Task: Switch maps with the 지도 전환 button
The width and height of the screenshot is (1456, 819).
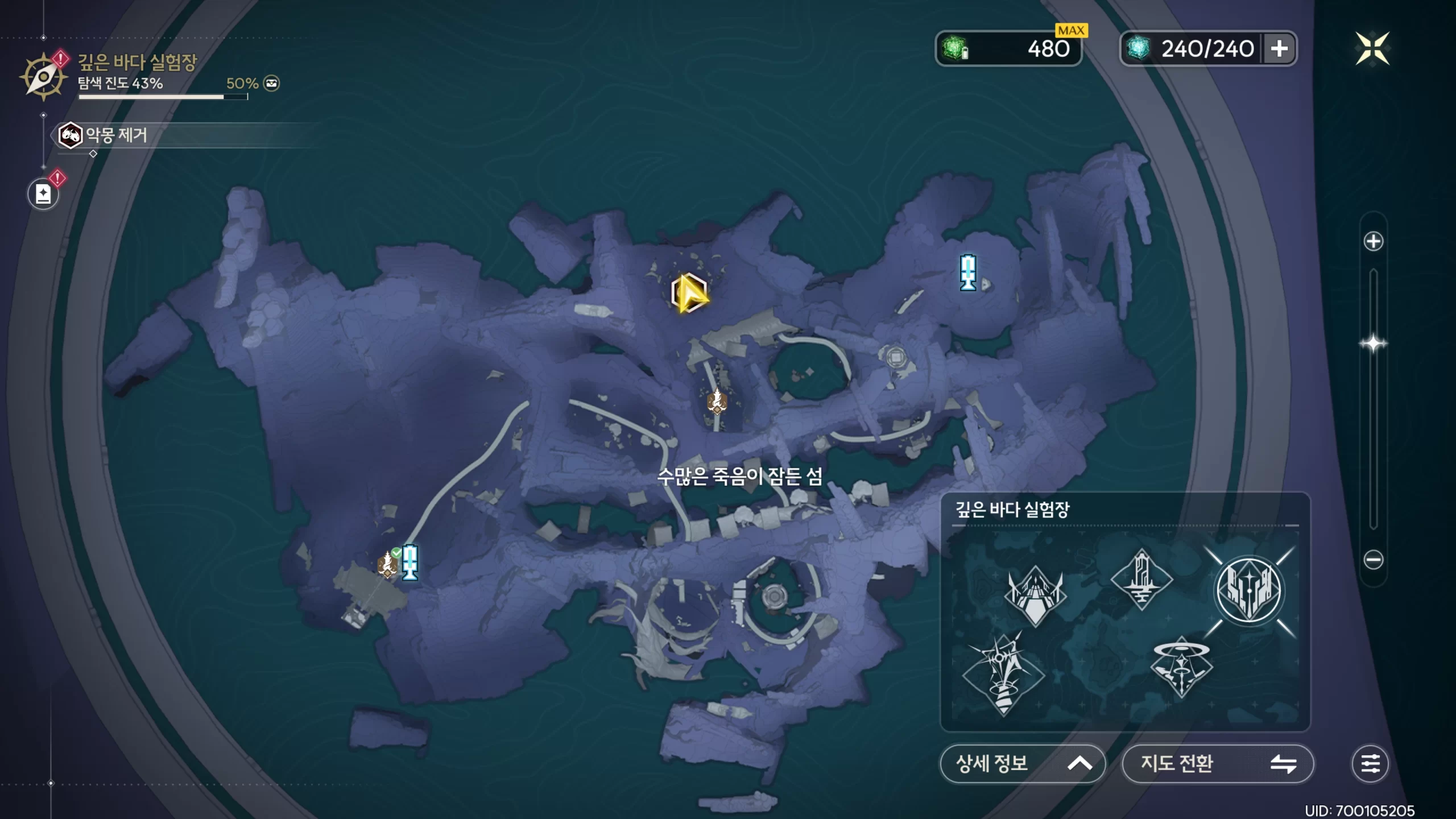Action: coord(1217,763)
